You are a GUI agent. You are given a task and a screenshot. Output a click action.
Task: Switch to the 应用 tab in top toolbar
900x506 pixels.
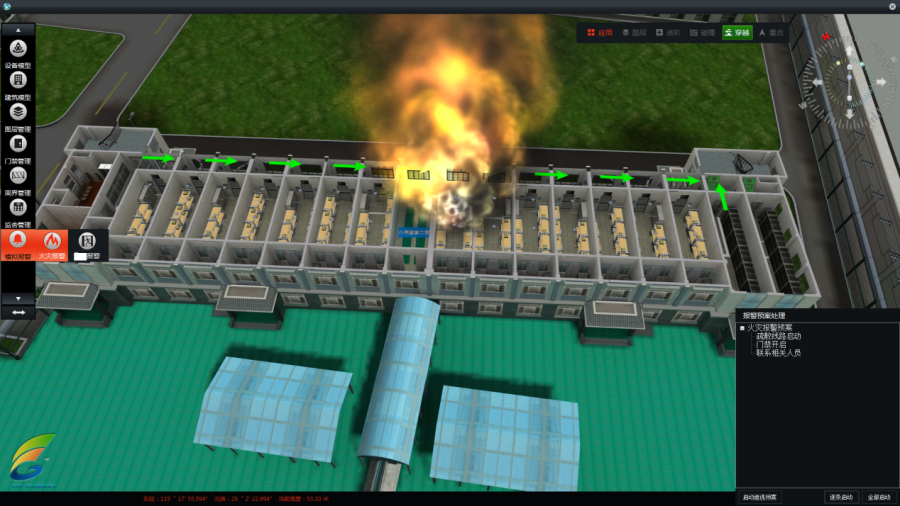[599, 33]
